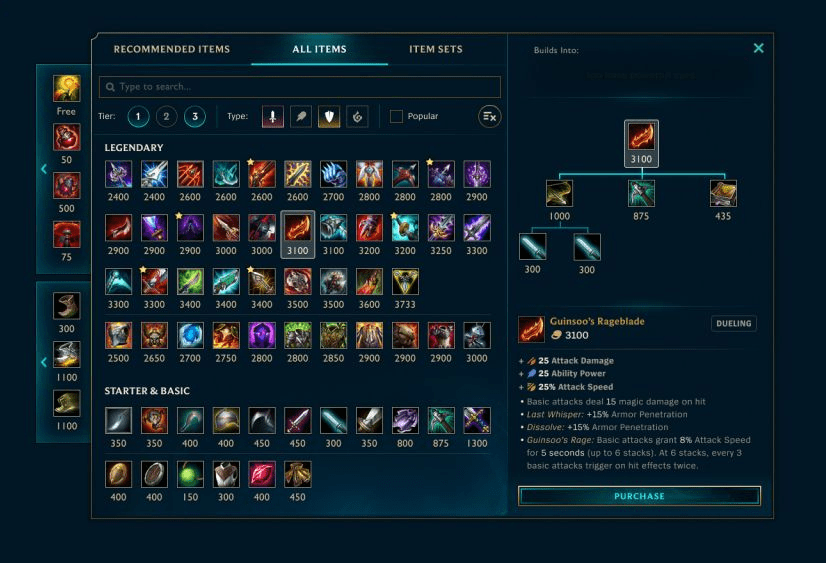Select the 3600 gold legendary item
This screenshot has height=563, width=826.
pos(369,281)
